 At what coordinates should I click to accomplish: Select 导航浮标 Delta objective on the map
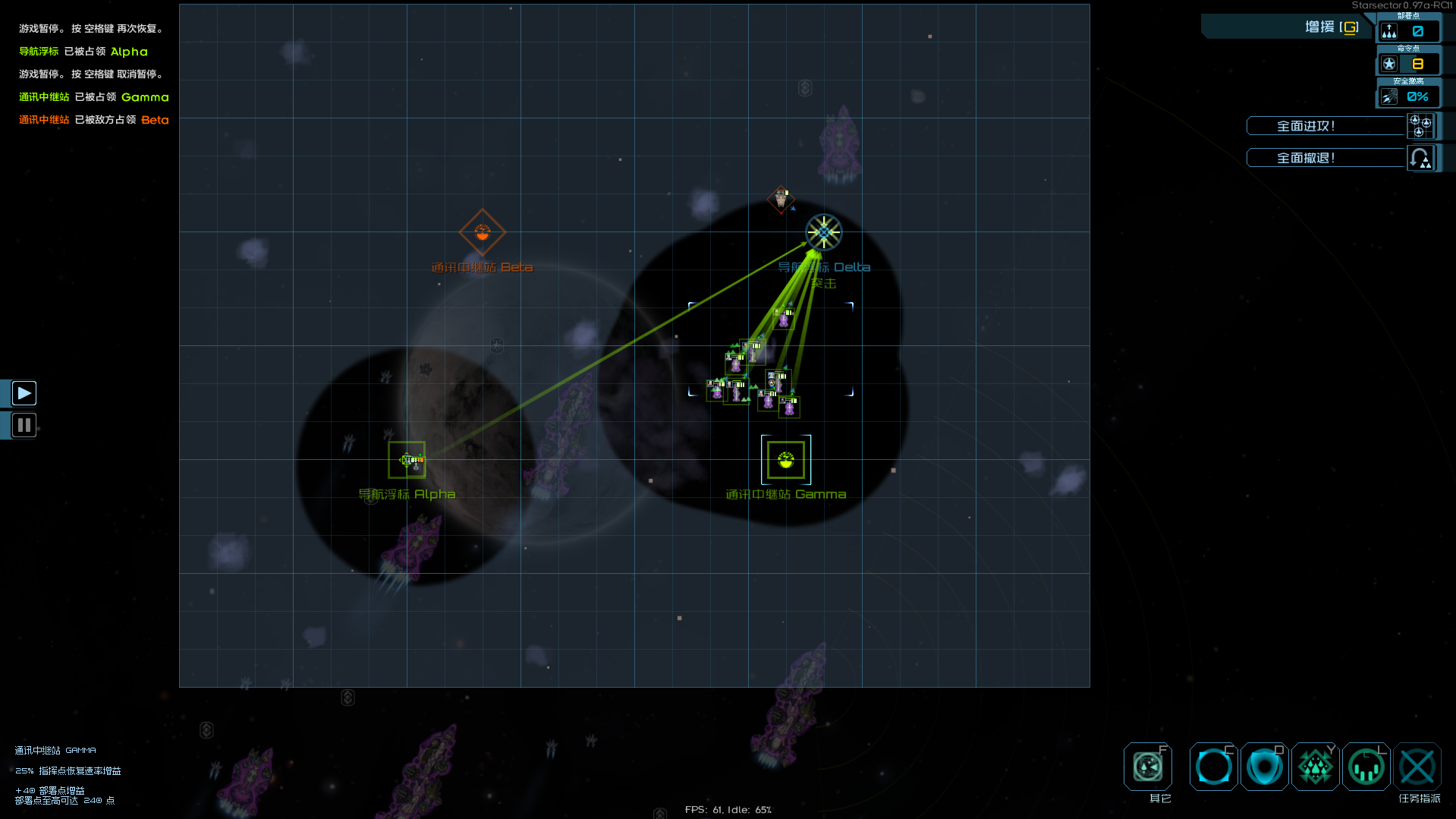pos(823,232)
